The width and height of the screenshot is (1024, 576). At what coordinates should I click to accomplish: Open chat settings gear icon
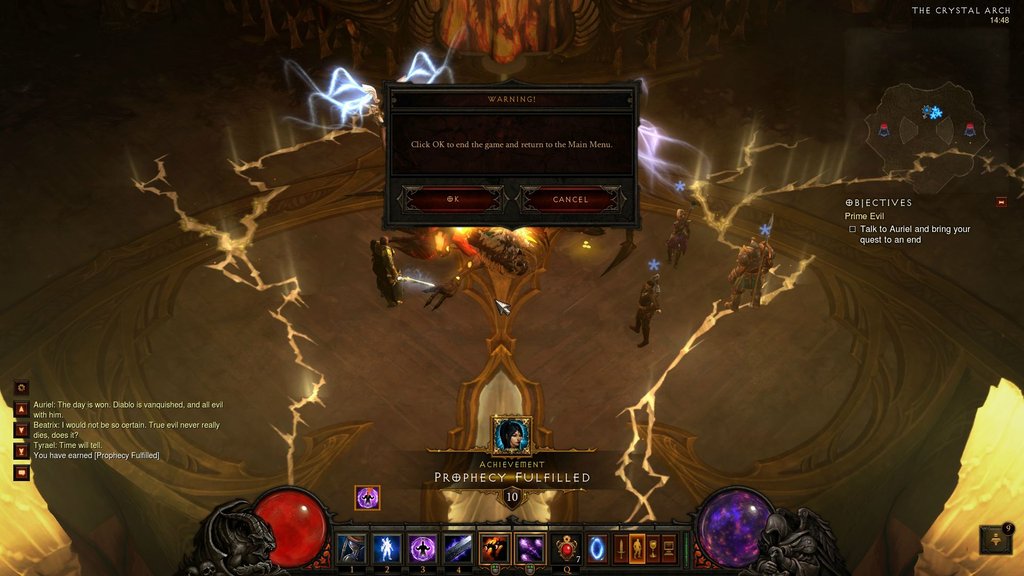coord(21,387)
